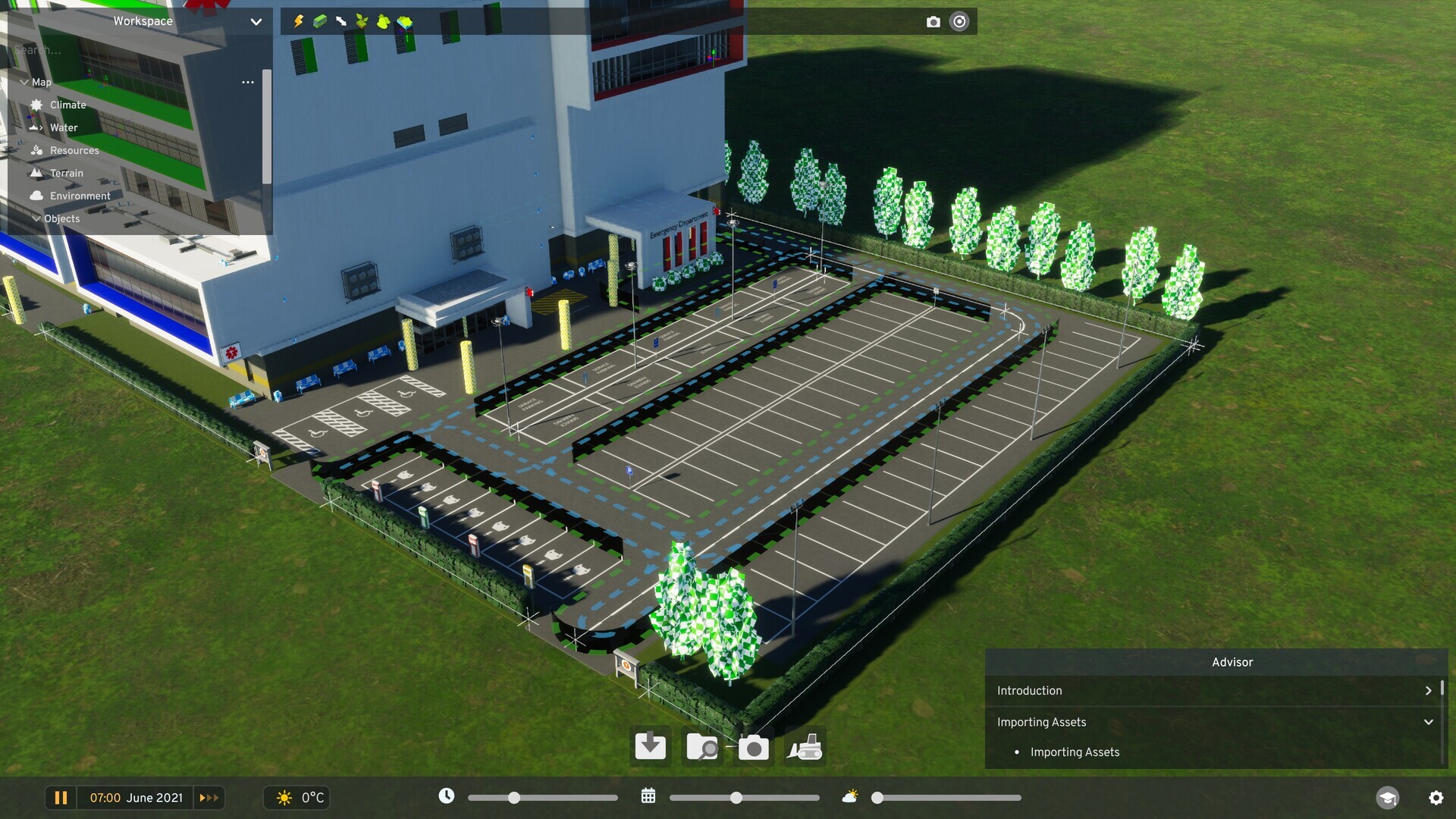Select the green bus transportation icon

click(x=319, y=21)
